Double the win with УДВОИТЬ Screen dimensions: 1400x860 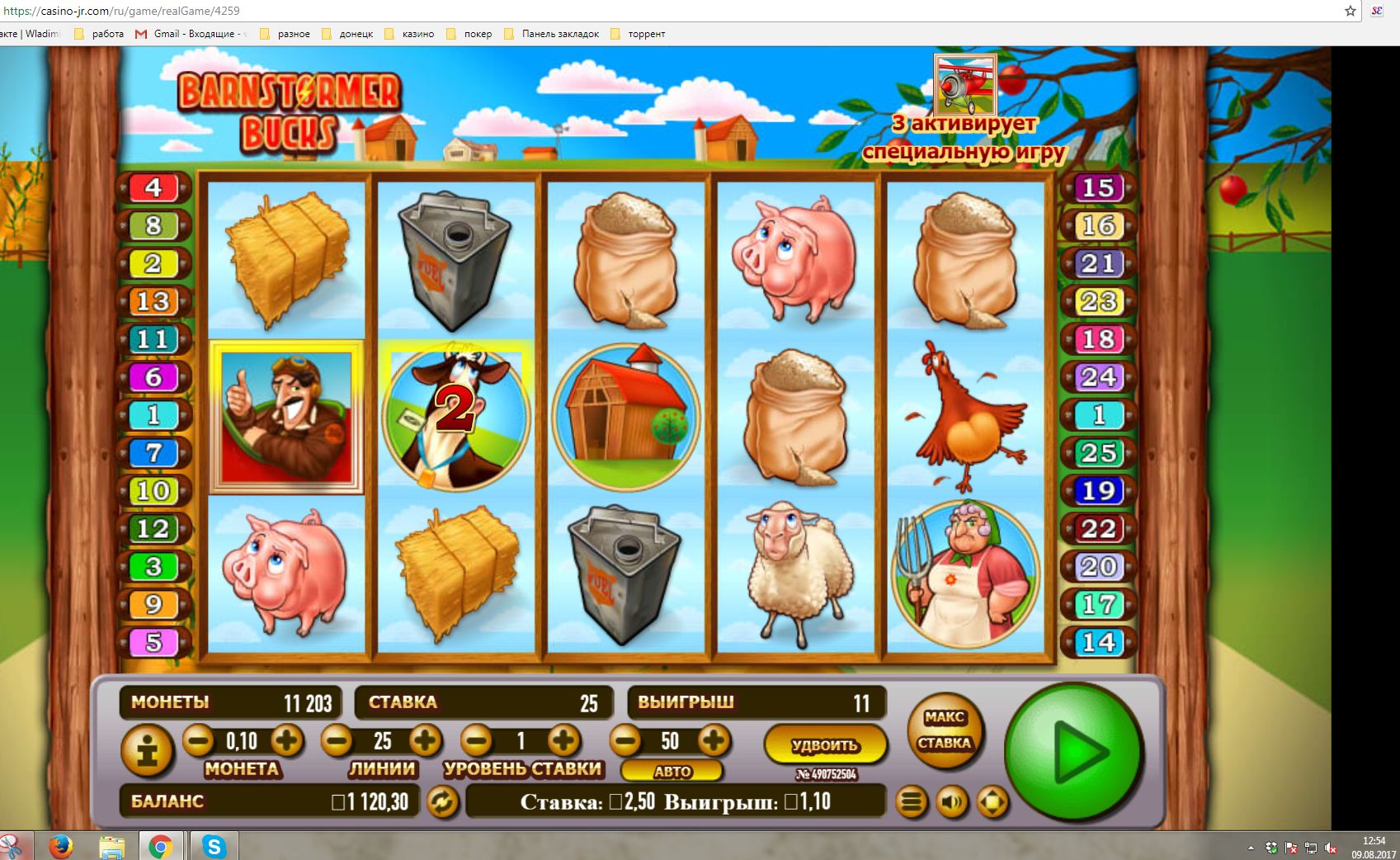point(825,745)
